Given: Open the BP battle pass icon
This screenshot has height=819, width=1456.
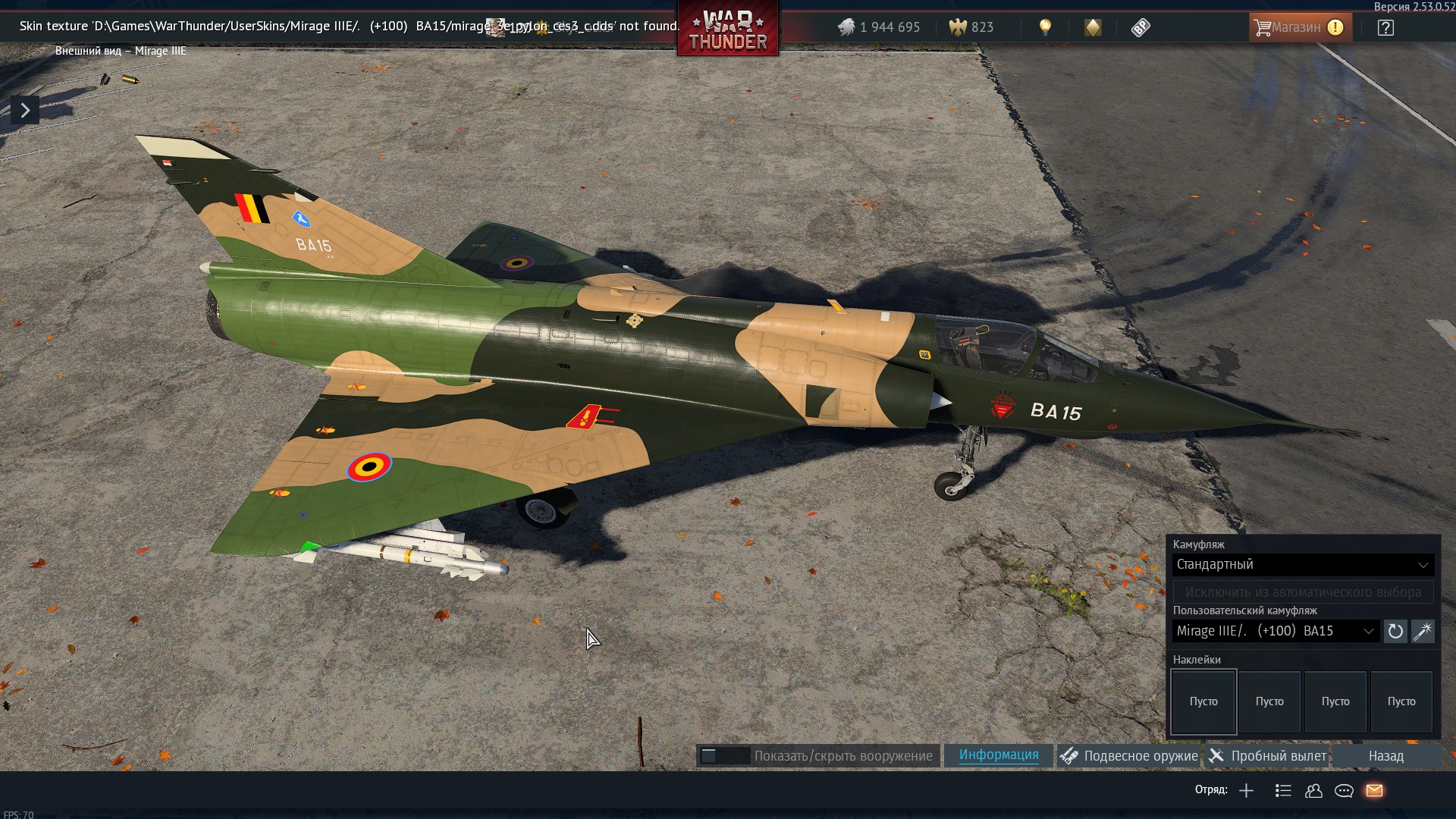Looking at the screenshot, I should coord(1141,28).
